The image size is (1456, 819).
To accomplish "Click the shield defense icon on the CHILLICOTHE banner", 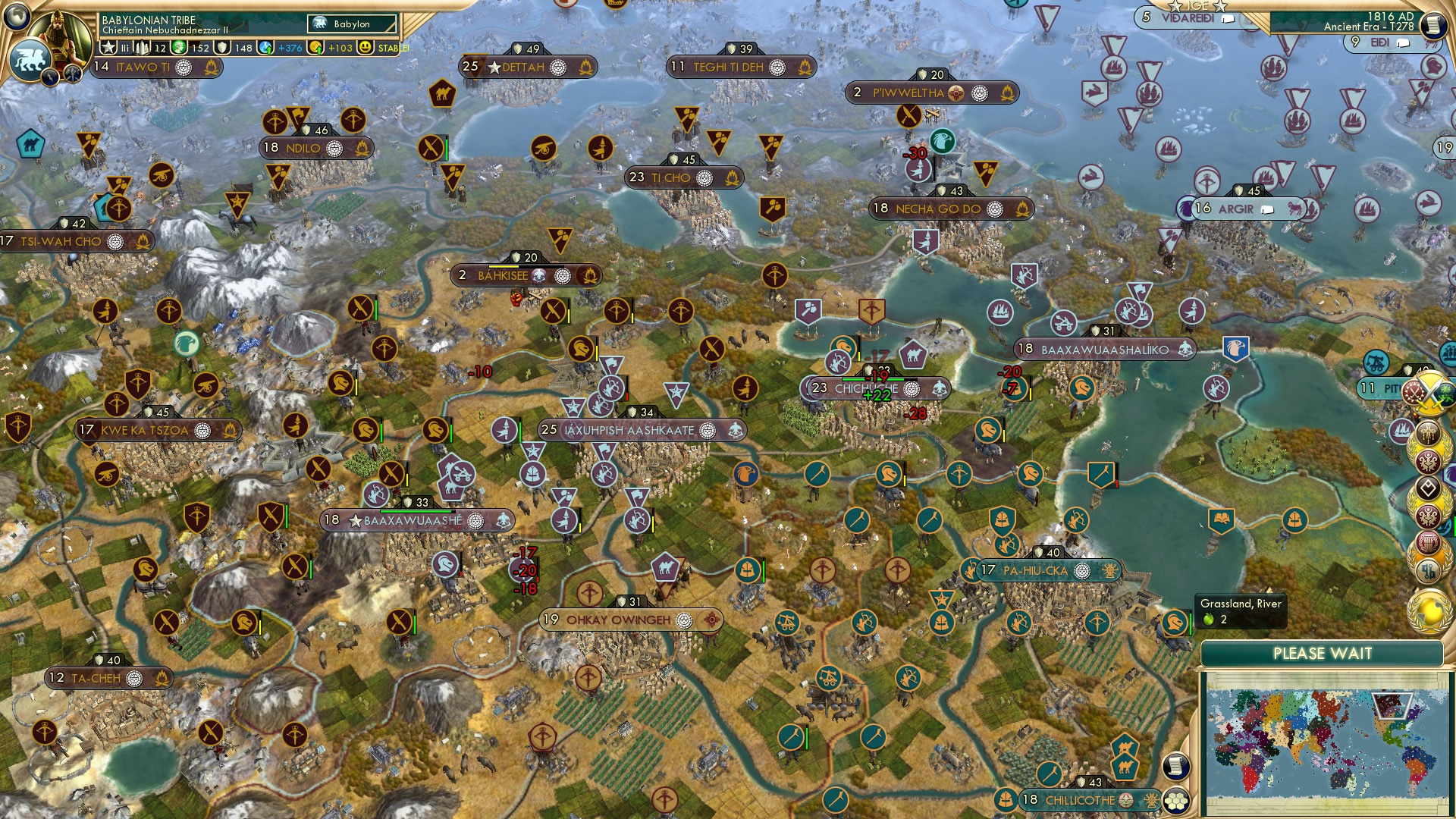I will tap(1082, 780).
